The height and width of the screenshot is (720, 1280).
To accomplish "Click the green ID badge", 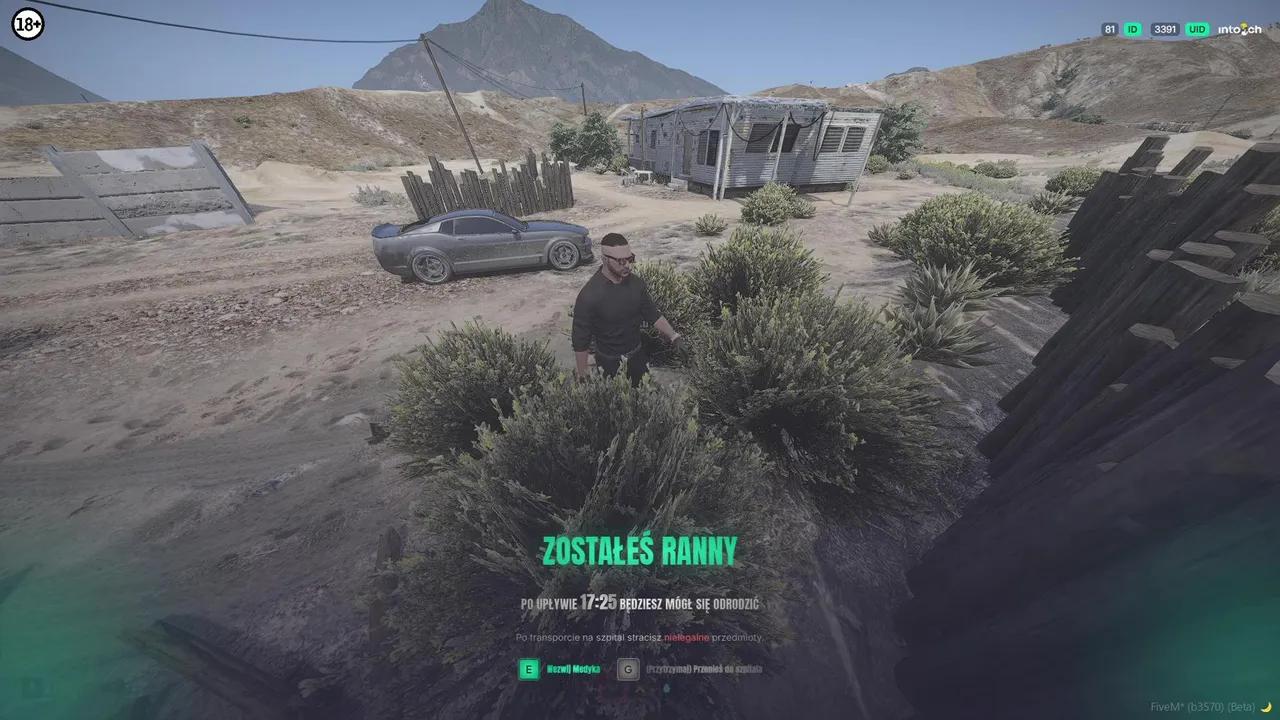I will 1132,30.
